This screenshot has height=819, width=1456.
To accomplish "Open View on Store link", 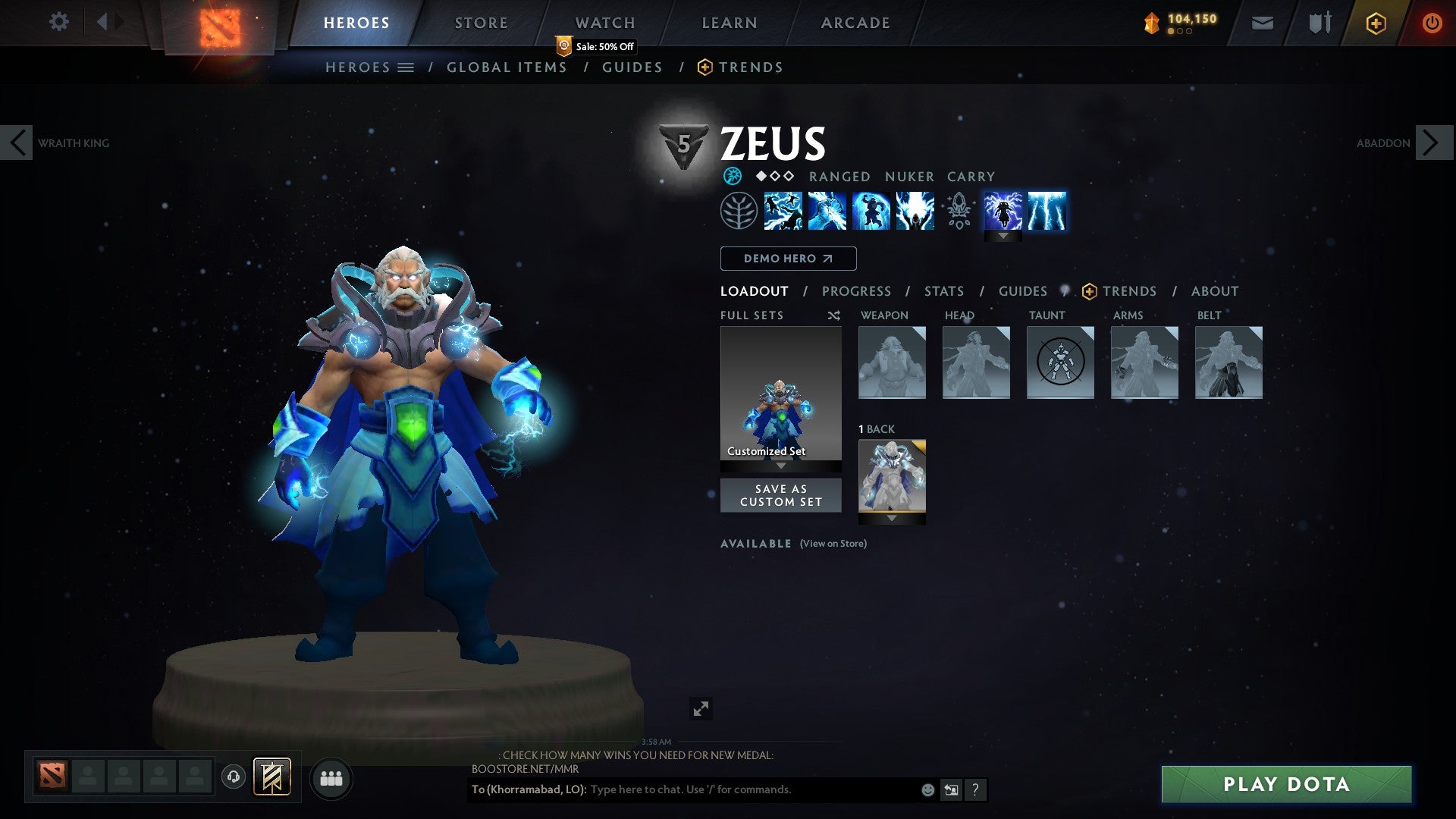I will pyautogui.click(x=832, y=544).
